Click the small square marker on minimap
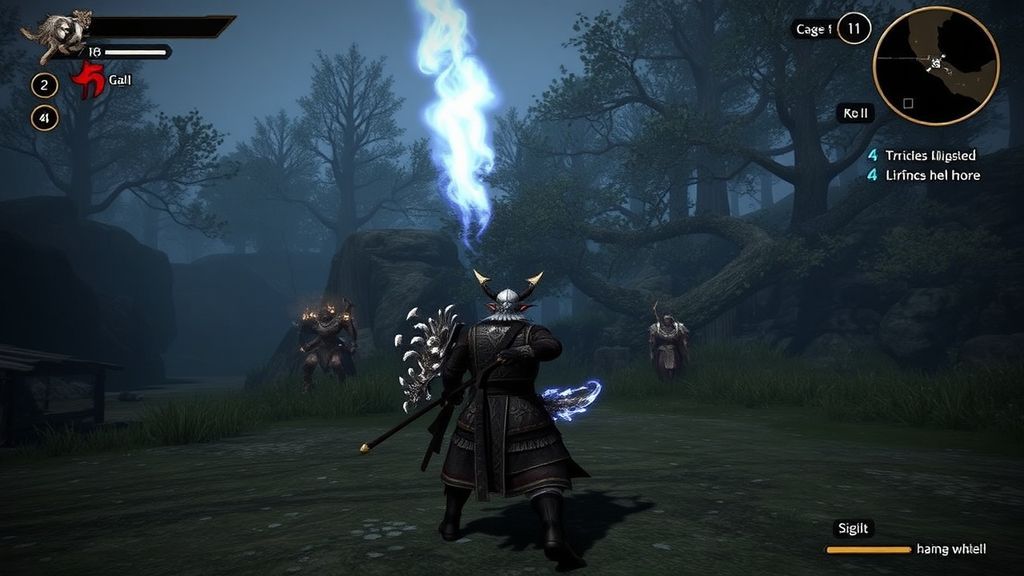 pyautogui.click(x=908, y=103)
